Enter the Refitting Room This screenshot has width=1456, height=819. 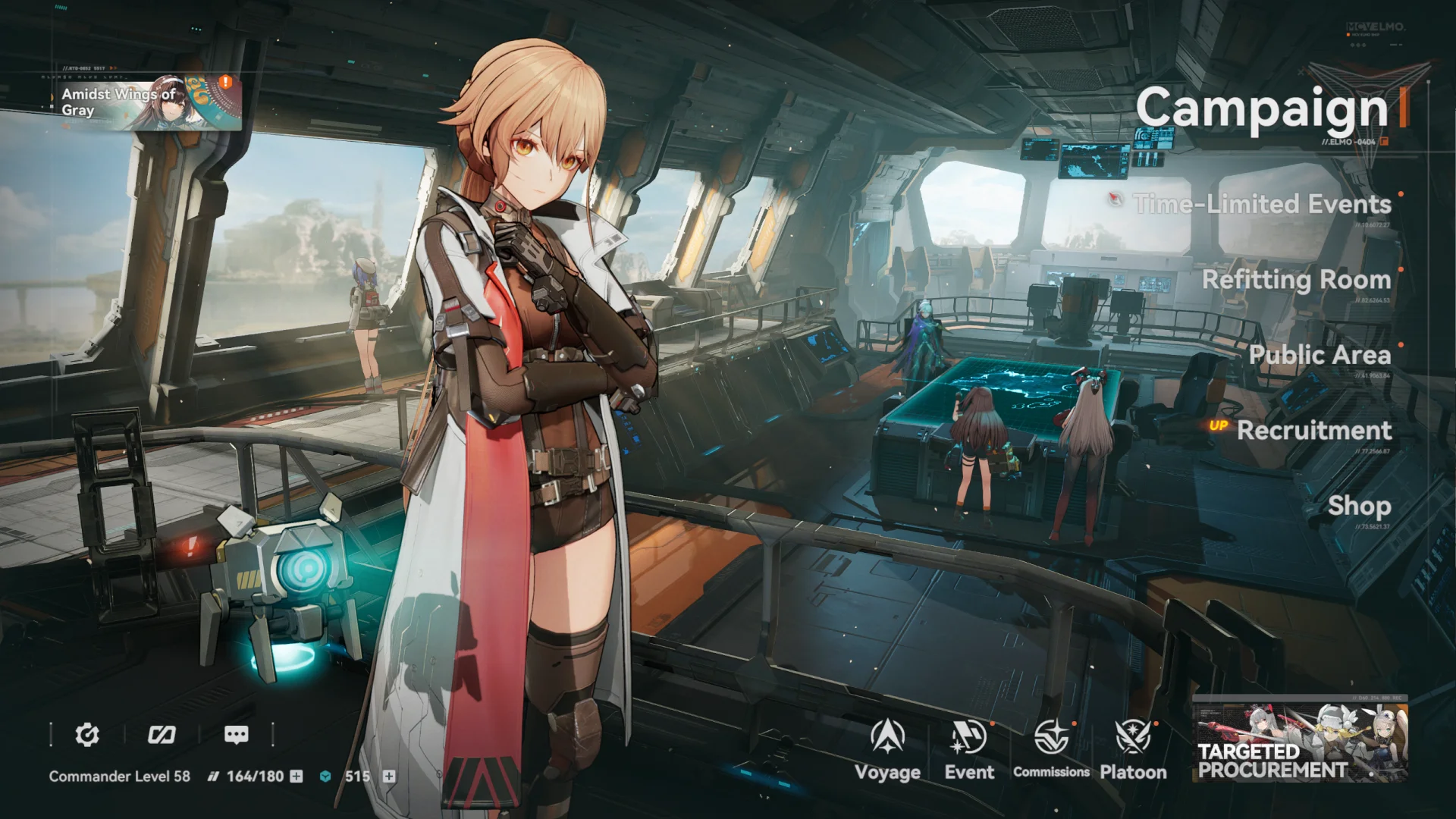pos(1296,280)
